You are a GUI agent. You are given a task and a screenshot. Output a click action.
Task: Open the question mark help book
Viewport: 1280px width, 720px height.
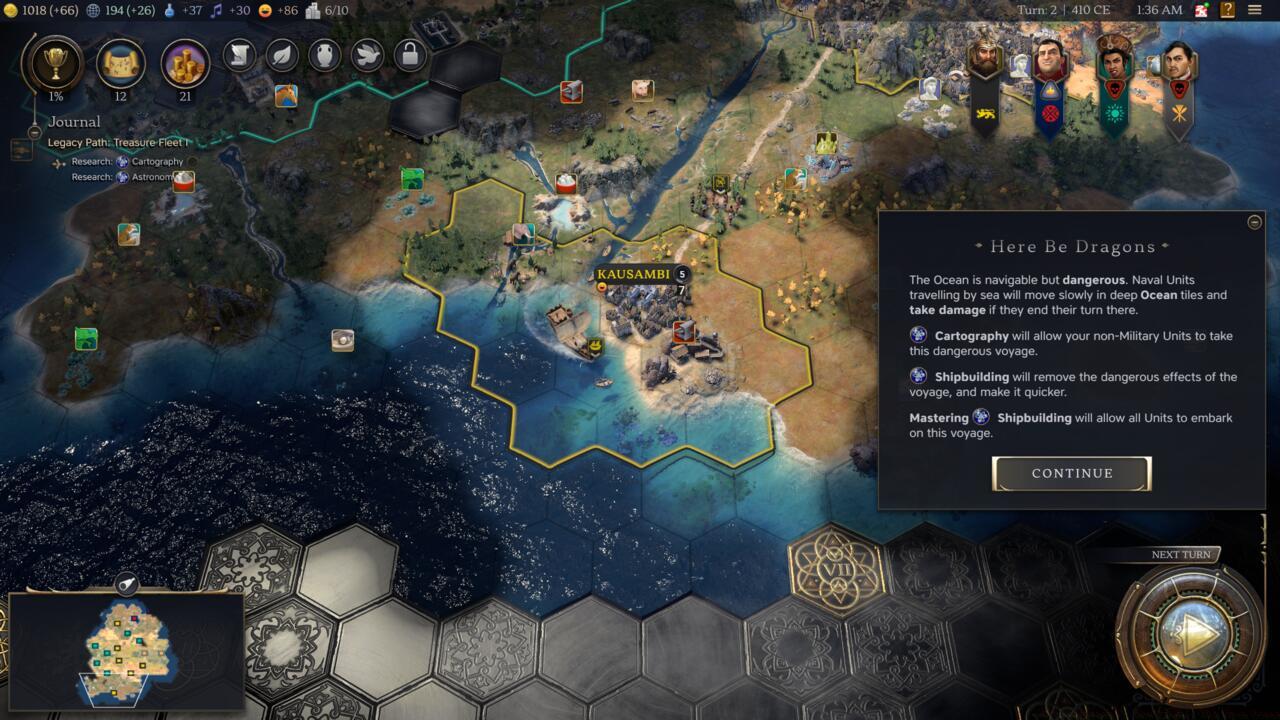pos(1227,10)
